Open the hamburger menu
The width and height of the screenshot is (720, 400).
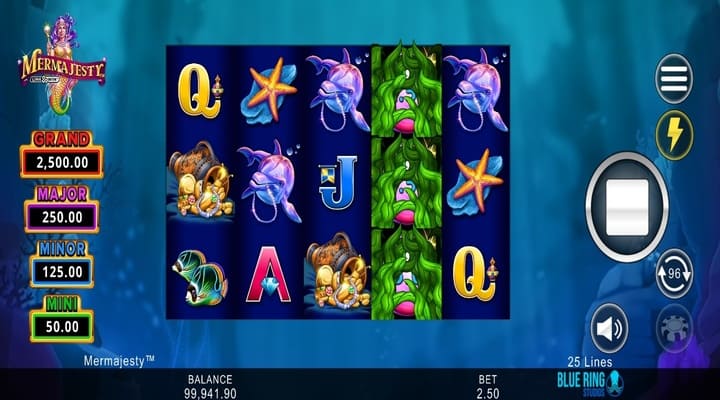pyautogui.click(x=674, y=79)
